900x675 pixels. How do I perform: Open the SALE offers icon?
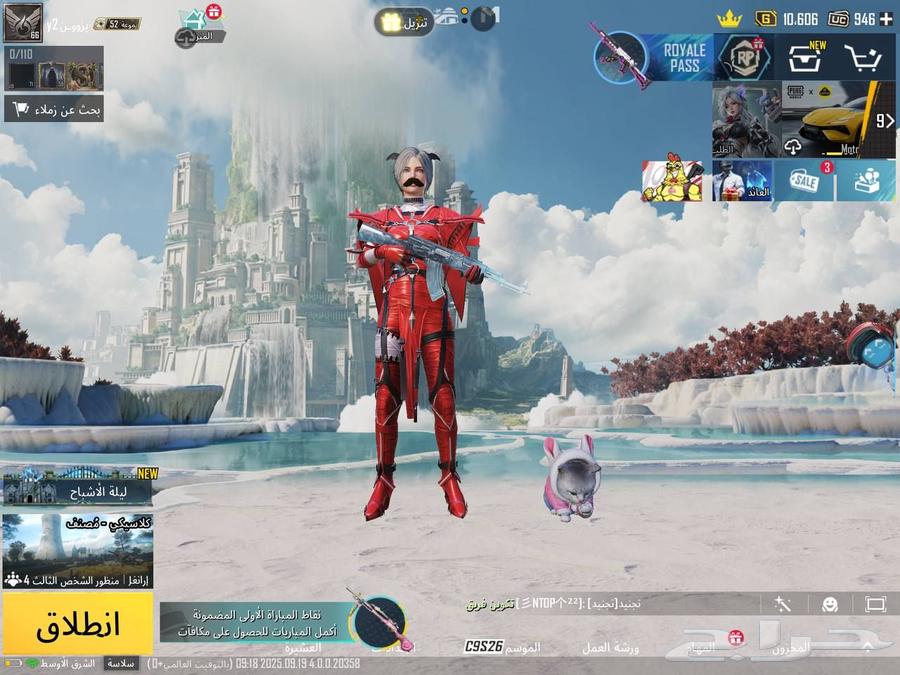pos(804,181)
